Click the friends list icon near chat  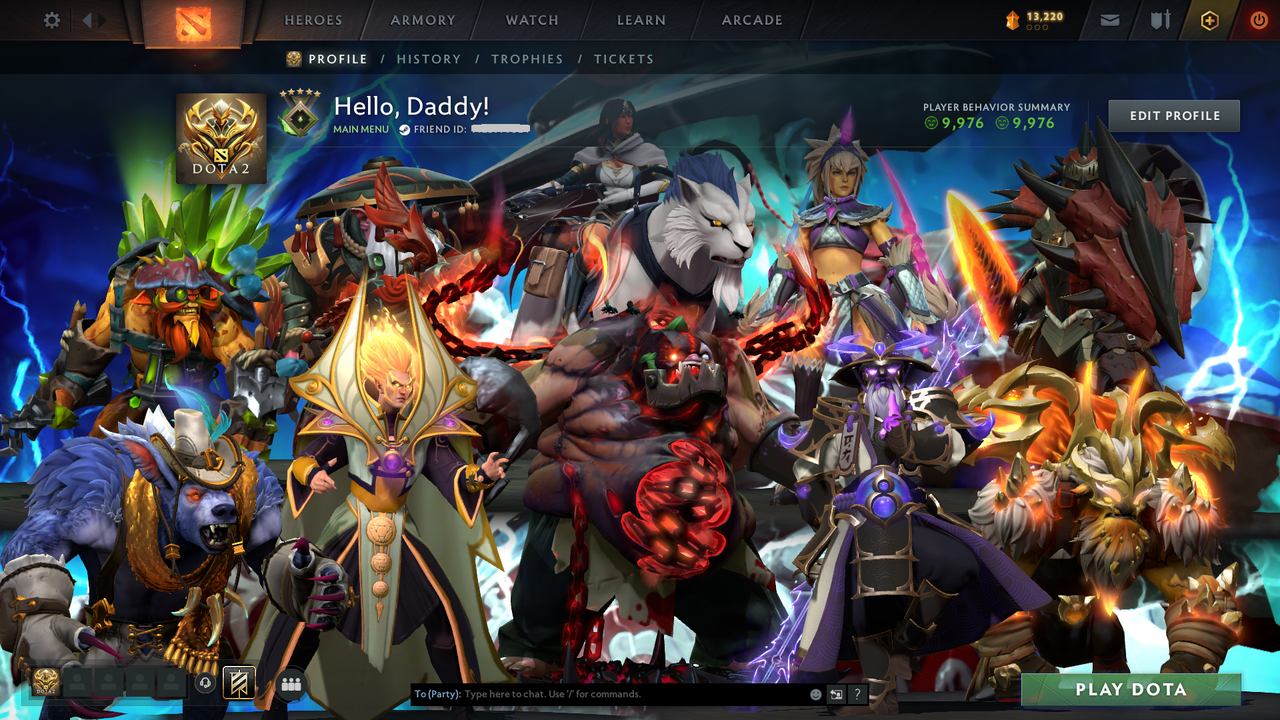click(290, 683)
